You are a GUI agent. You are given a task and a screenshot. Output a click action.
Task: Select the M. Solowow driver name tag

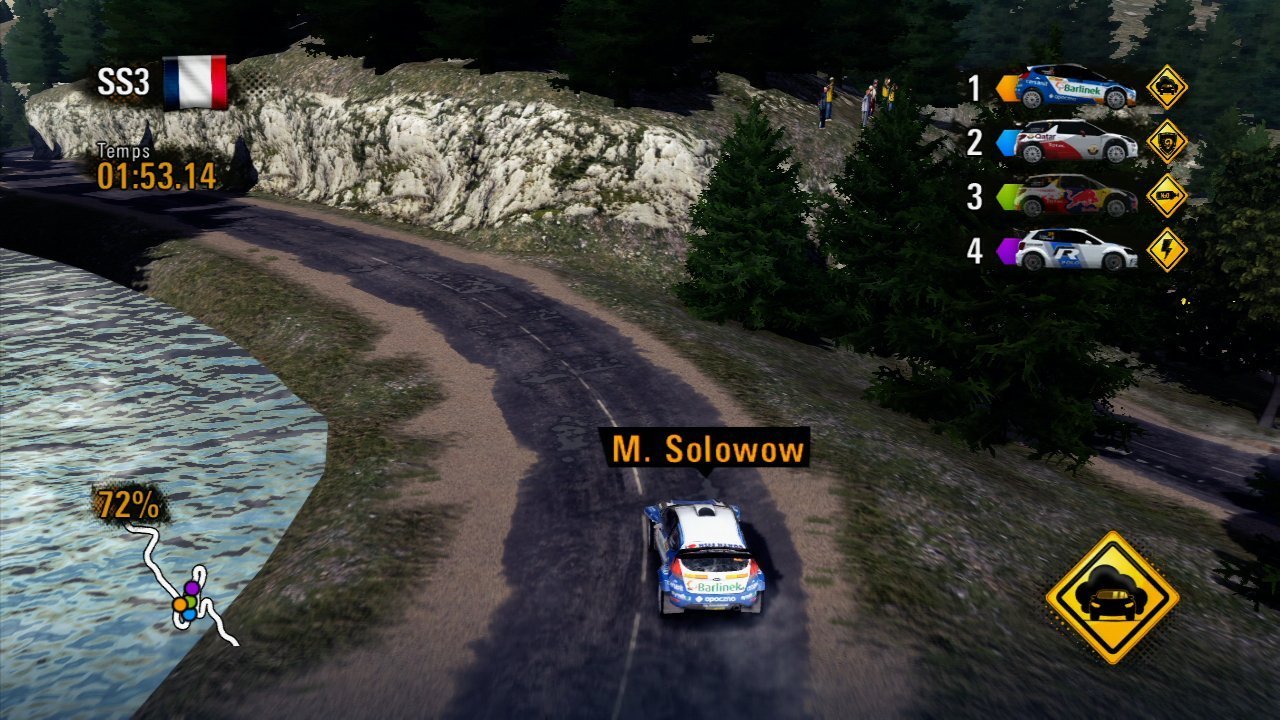708,450
